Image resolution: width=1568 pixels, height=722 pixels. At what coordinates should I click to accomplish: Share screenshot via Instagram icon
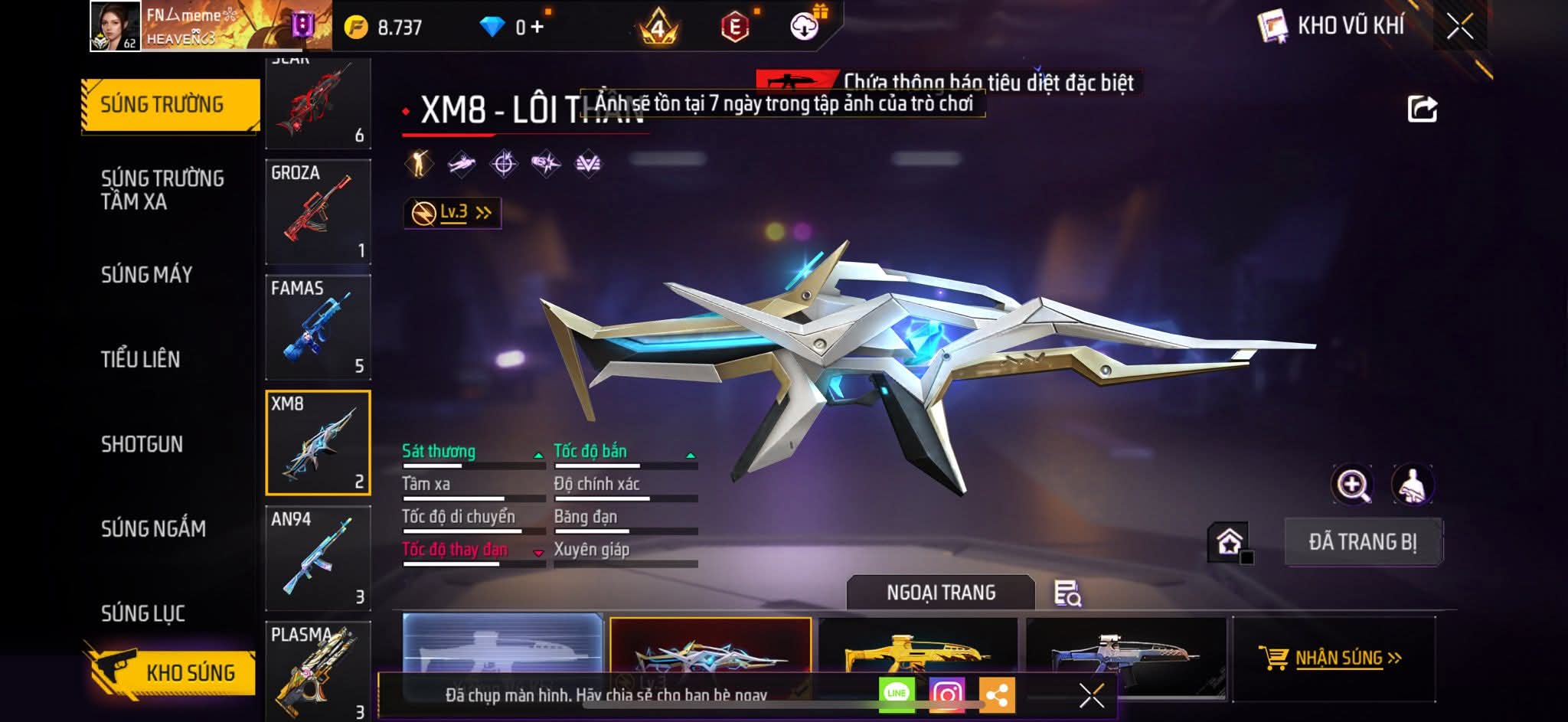[x=947, y=694]
